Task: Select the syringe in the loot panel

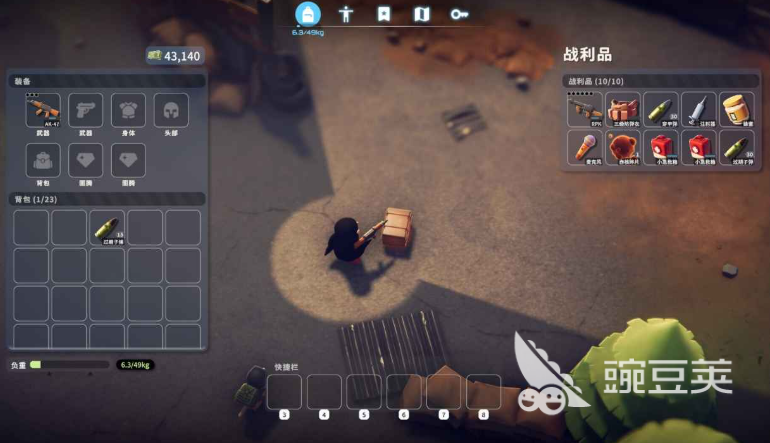Action: [699, 110]
